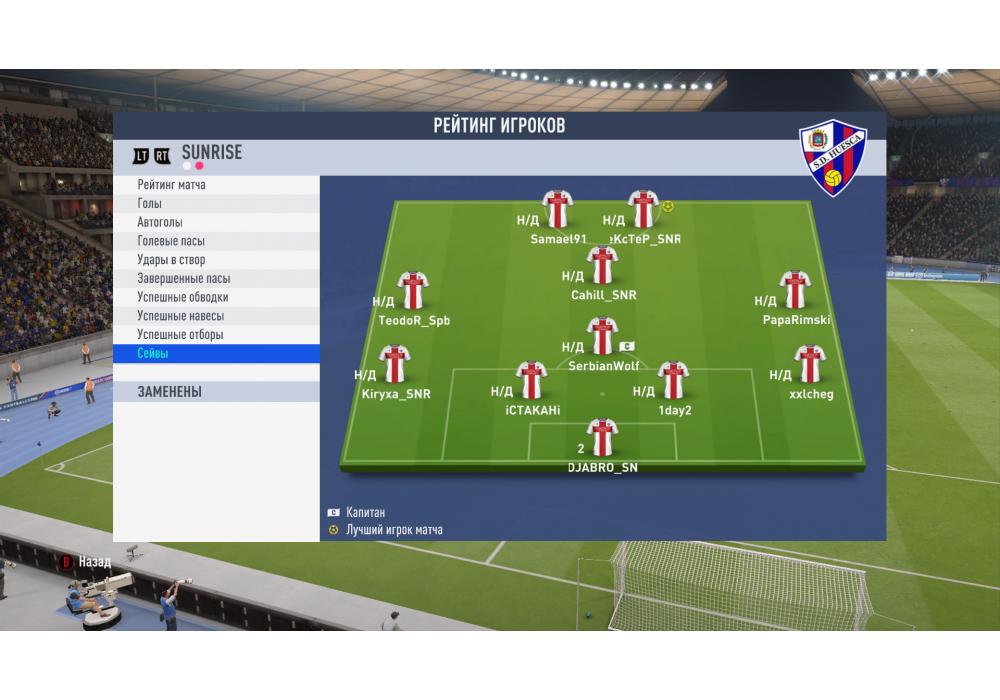Choose defender iCTAKAHi on the pitch
The width and height of the screenshot is (1000, 700).
tap(531, 380)
